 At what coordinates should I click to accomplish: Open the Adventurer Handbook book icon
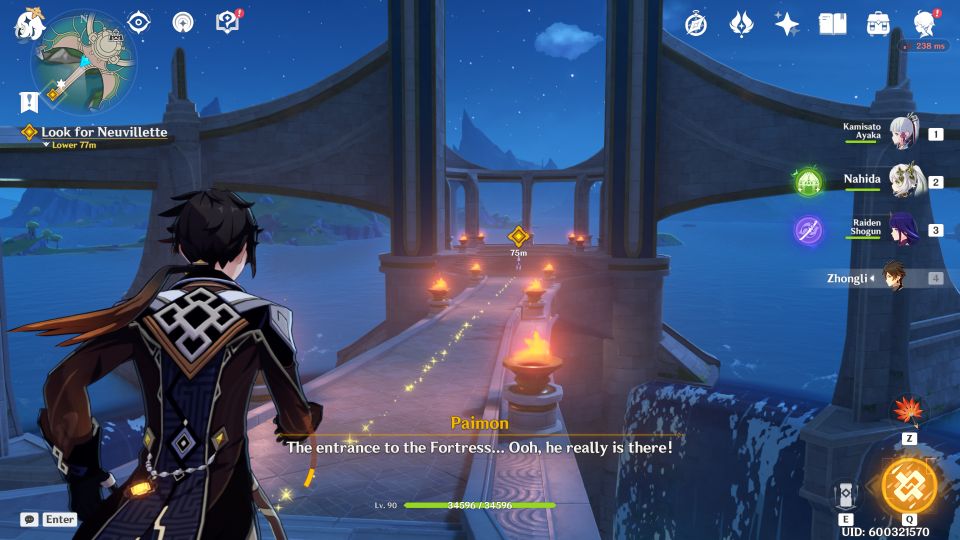[x=832, y=24]
